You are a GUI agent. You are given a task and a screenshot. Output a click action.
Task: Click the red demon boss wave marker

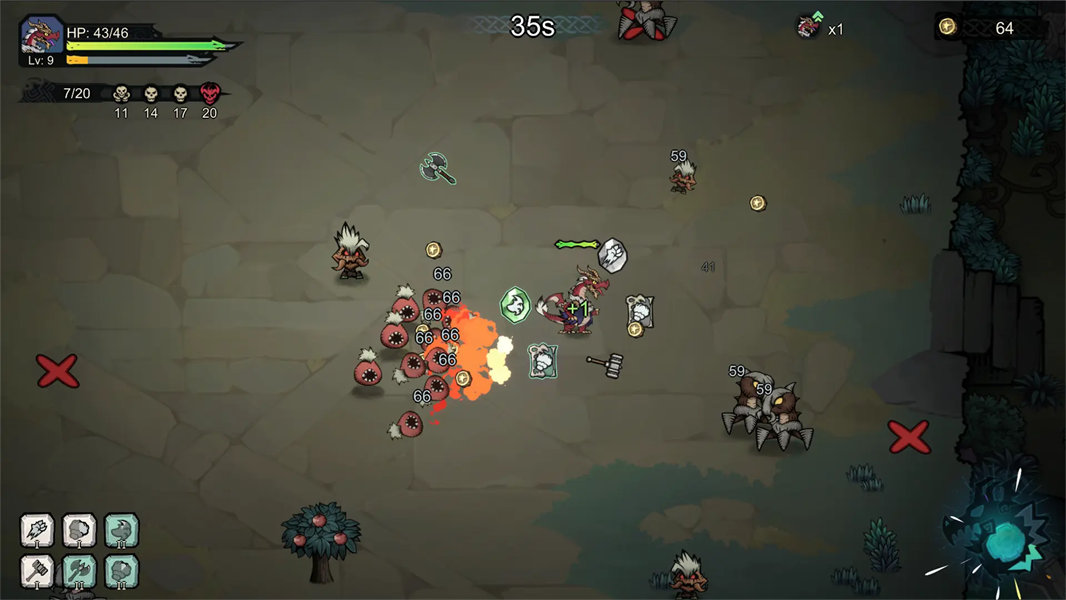209,94
